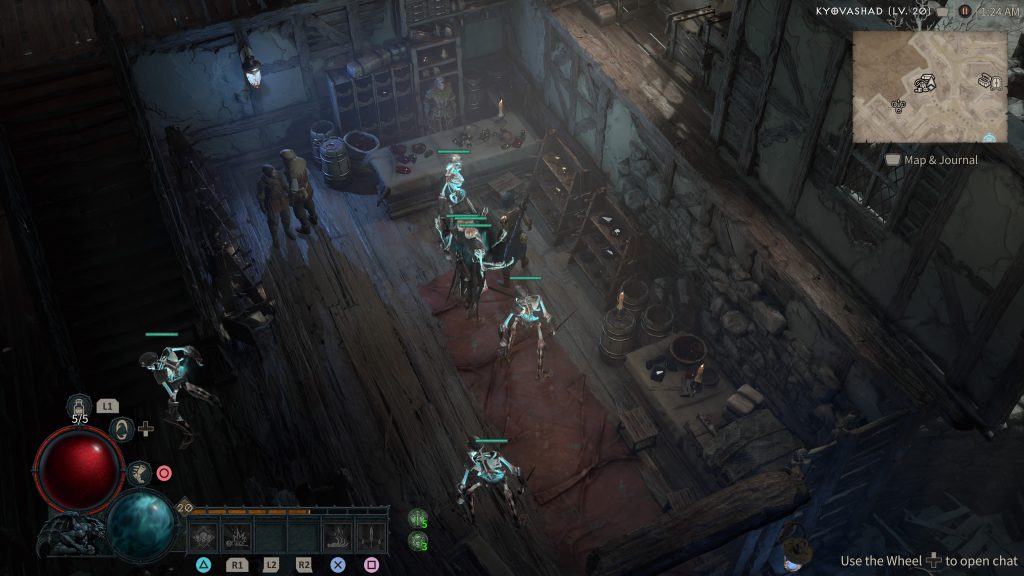Trigger the bone spear skill slot
Screen dimensions: 1024x576
pyautogui.click(x=371, y=535)
